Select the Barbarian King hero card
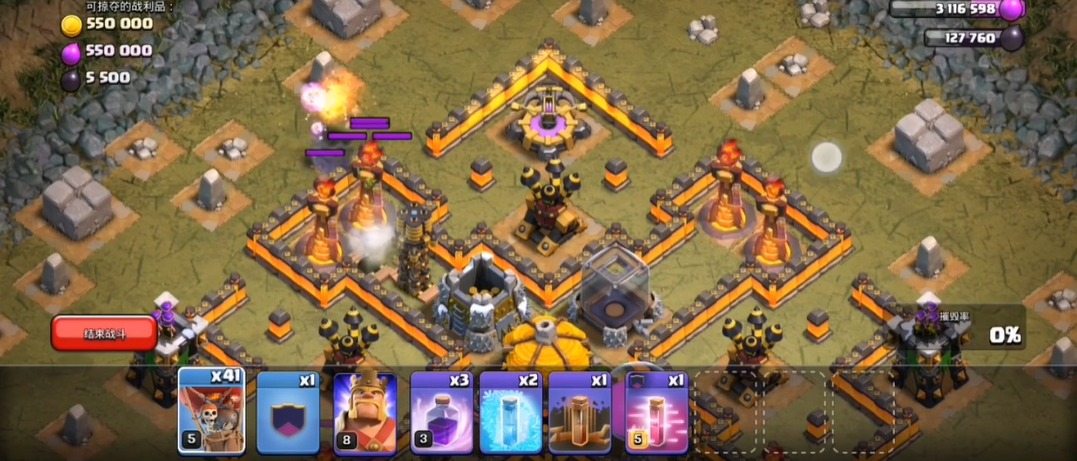 tap(365, 412)
